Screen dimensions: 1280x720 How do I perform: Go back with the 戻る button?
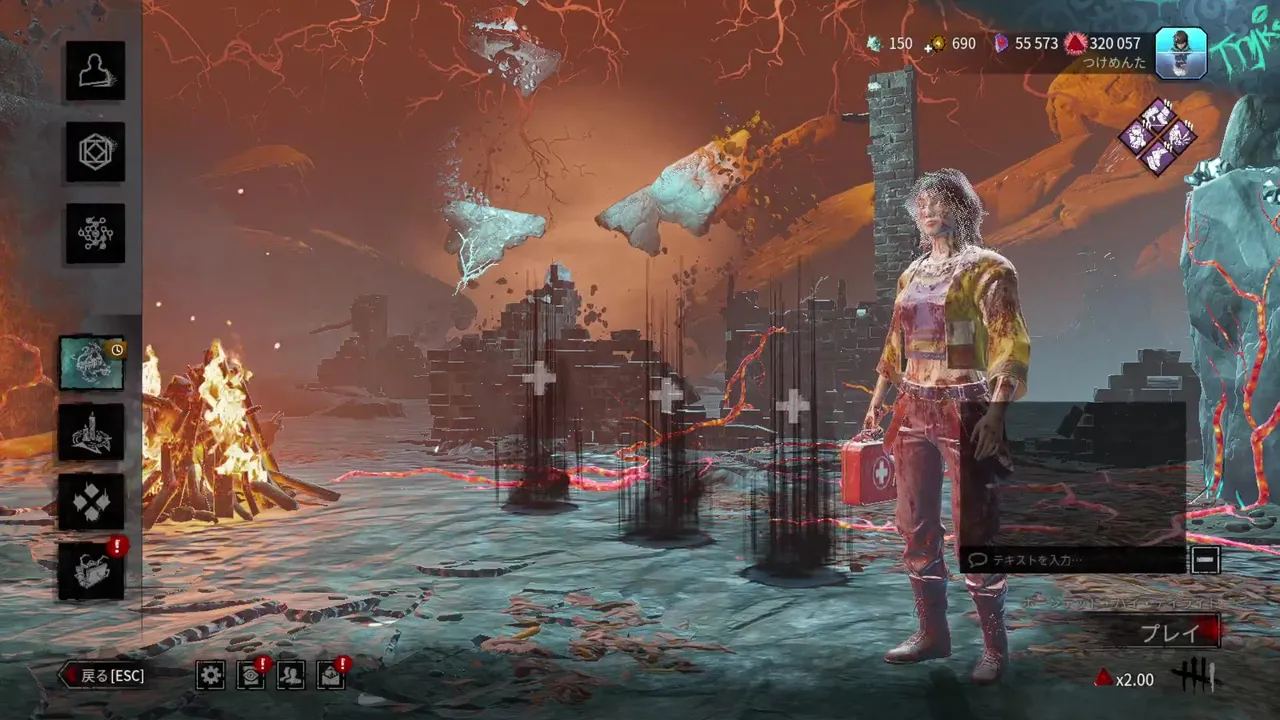click(x=103, y=676)
